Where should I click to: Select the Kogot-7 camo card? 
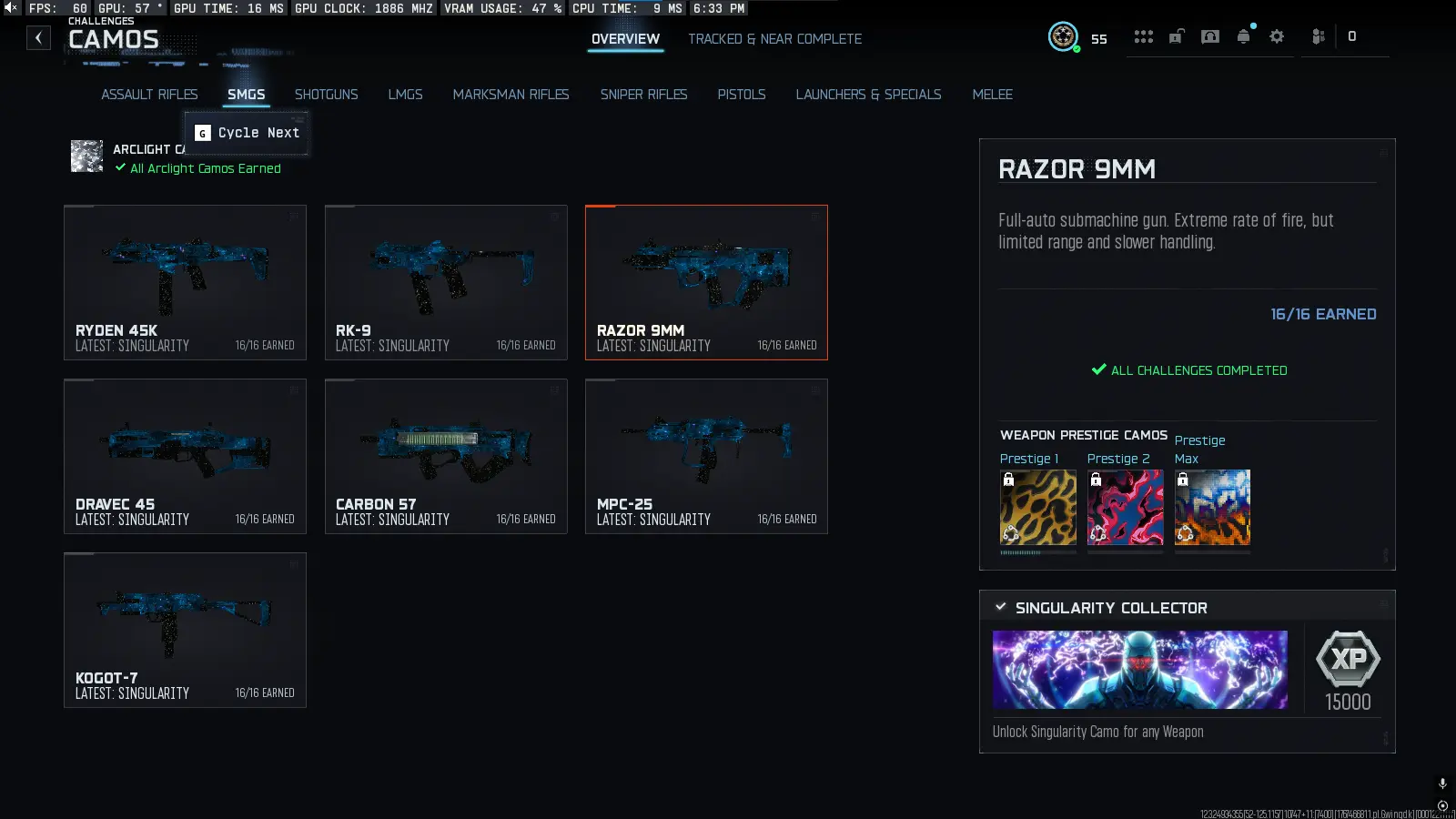click(x=185, y=630)
